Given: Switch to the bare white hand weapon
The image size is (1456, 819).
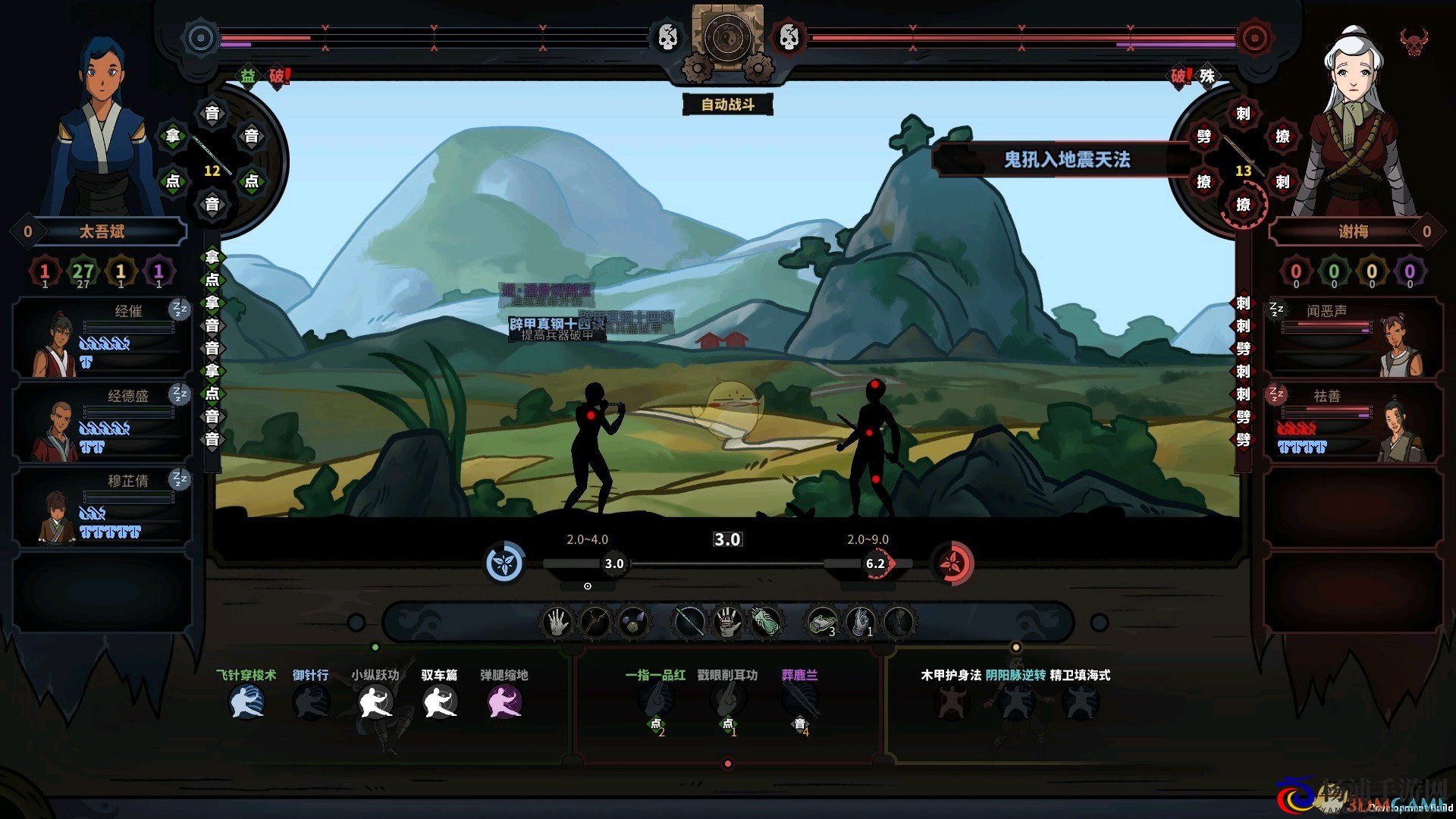Looking at the screenshot, I should click(x=557, y=623).
